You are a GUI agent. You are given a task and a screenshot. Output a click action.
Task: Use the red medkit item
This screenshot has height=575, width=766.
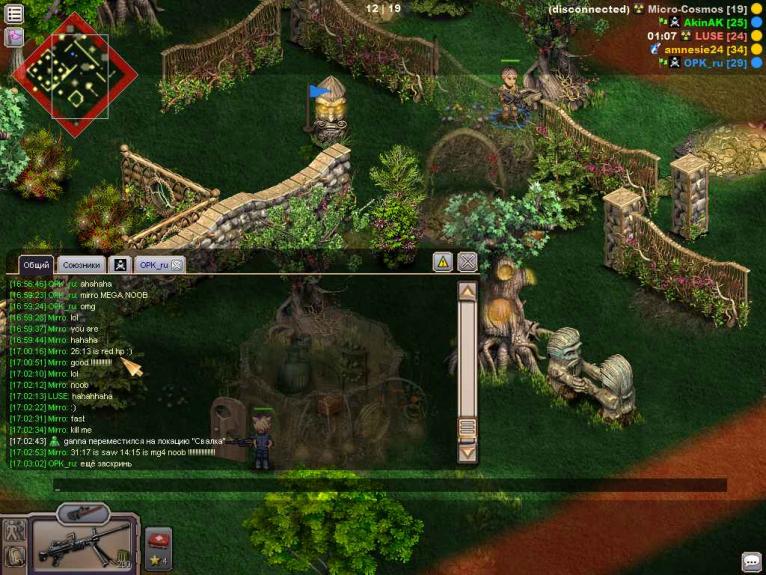(x=158, y=540)
